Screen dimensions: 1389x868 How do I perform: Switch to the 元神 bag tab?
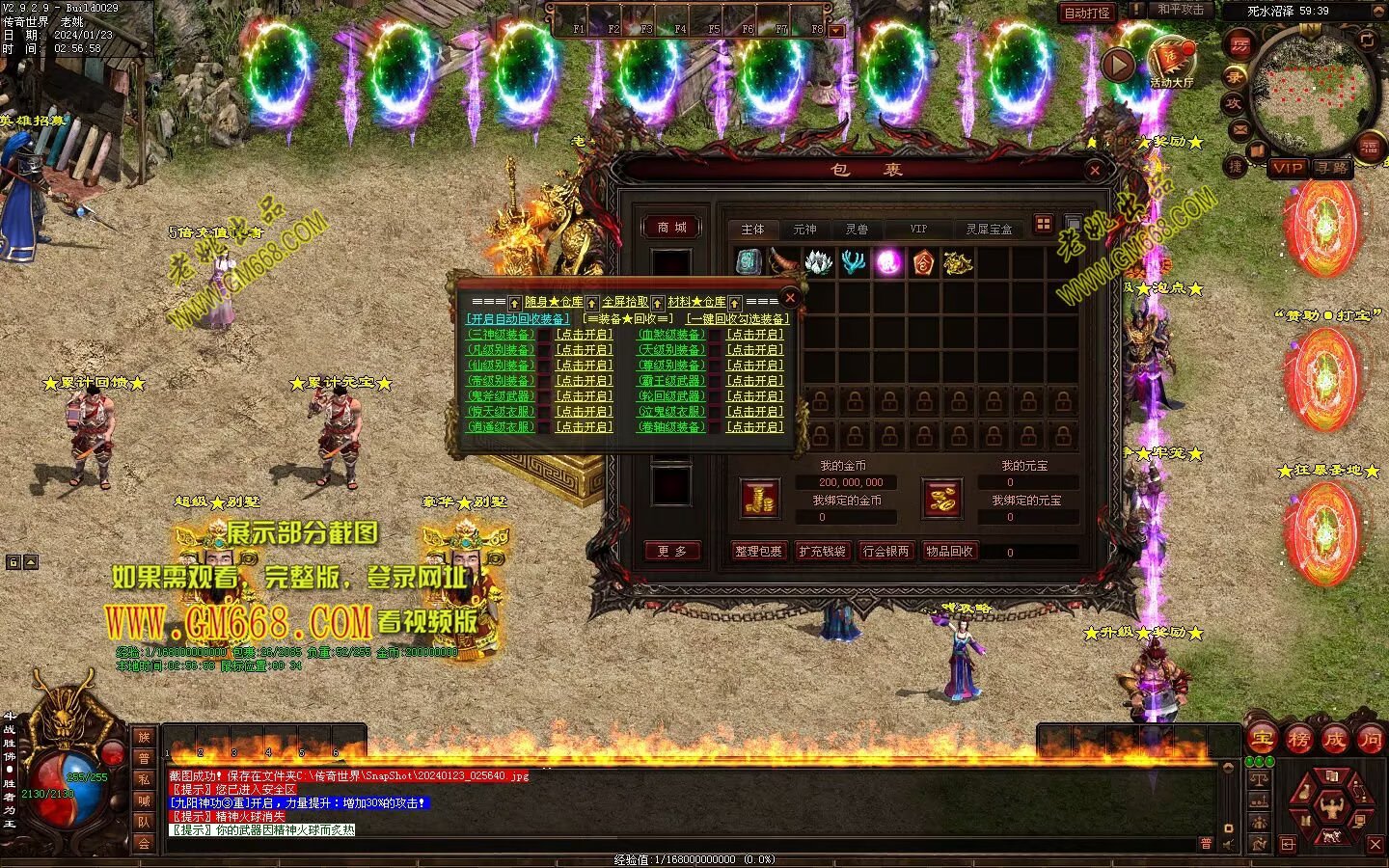(x=804, y=230)
